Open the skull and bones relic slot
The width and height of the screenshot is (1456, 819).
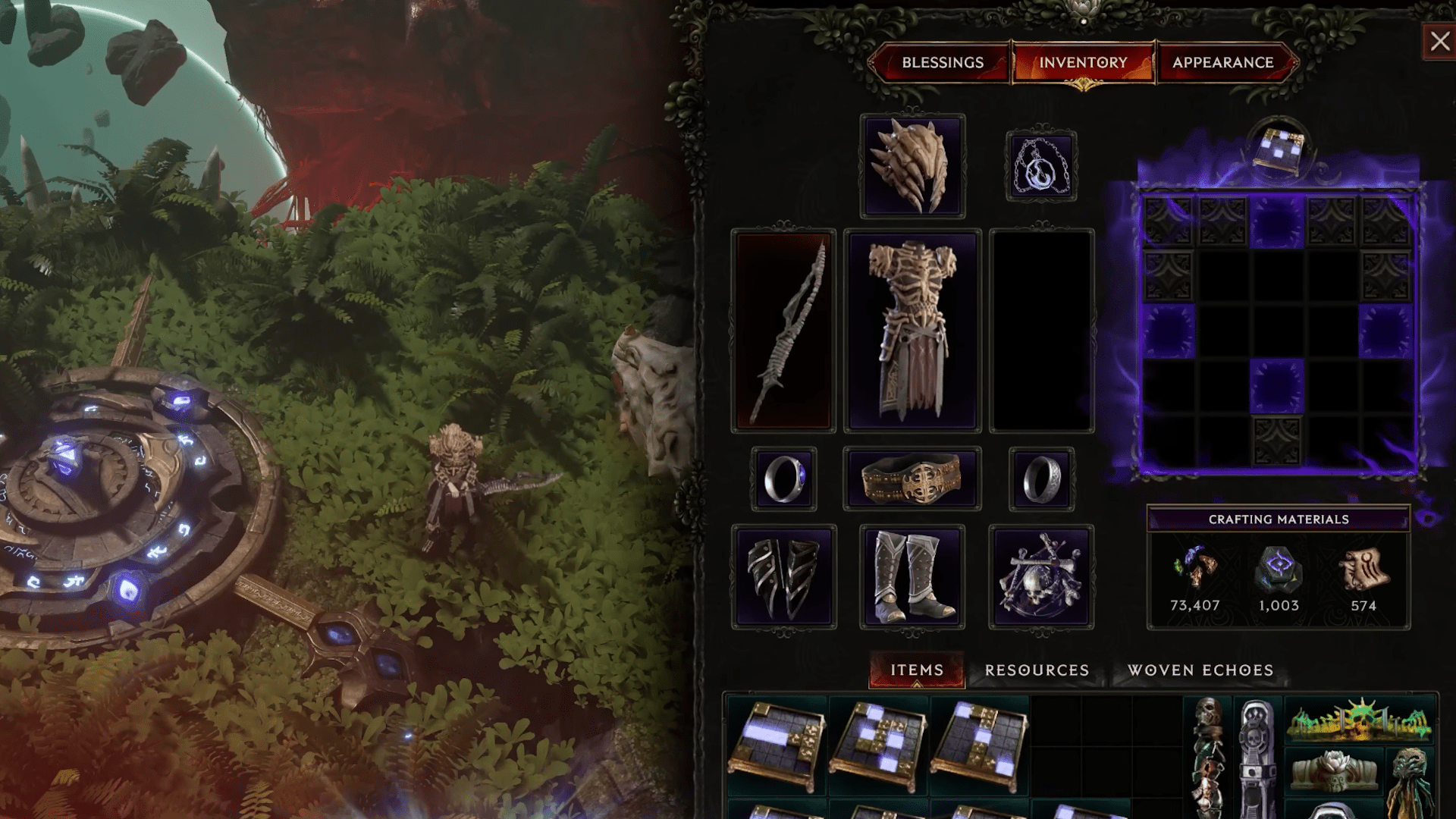click(x=1041, y=576)
